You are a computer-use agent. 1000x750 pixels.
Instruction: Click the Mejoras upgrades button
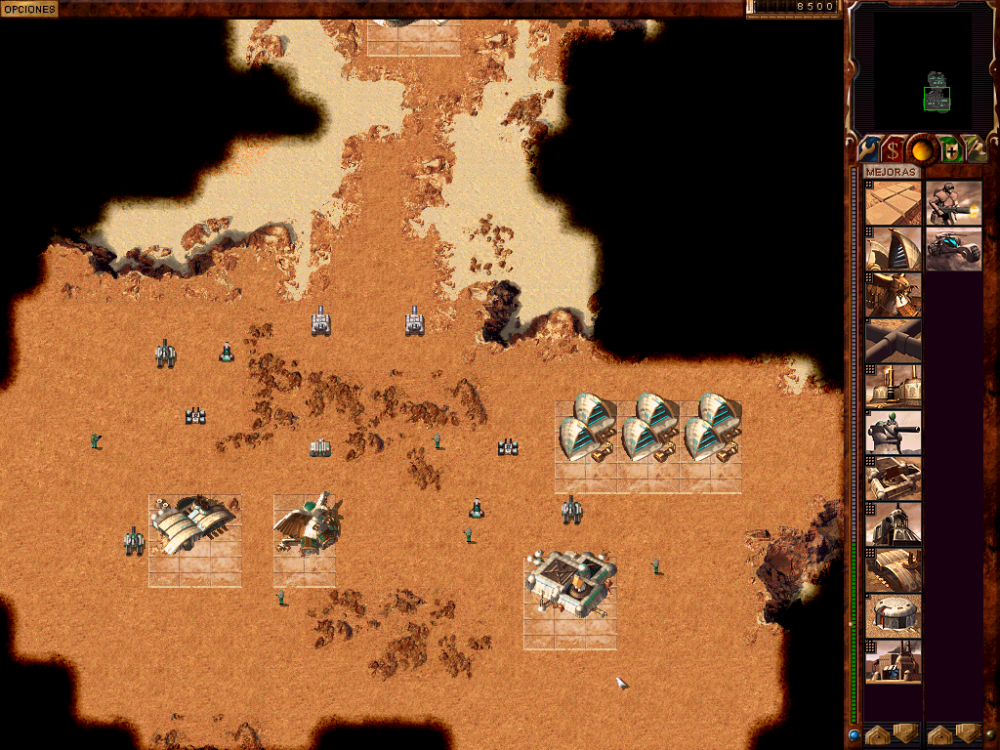click(892, 172)
